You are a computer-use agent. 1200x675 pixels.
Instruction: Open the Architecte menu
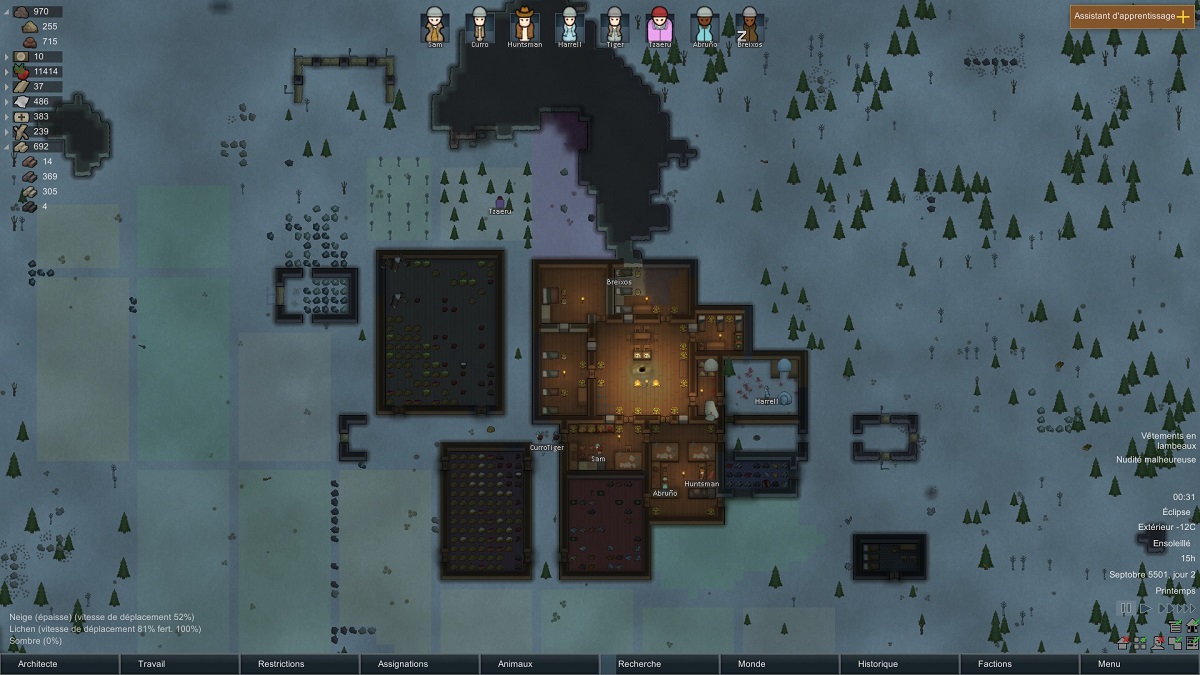[60, 664]
